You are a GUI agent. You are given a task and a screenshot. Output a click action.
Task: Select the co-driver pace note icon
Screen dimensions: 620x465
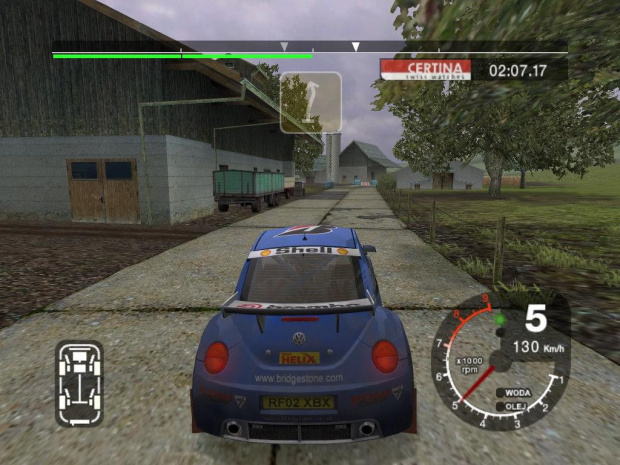tap(310, 102)
